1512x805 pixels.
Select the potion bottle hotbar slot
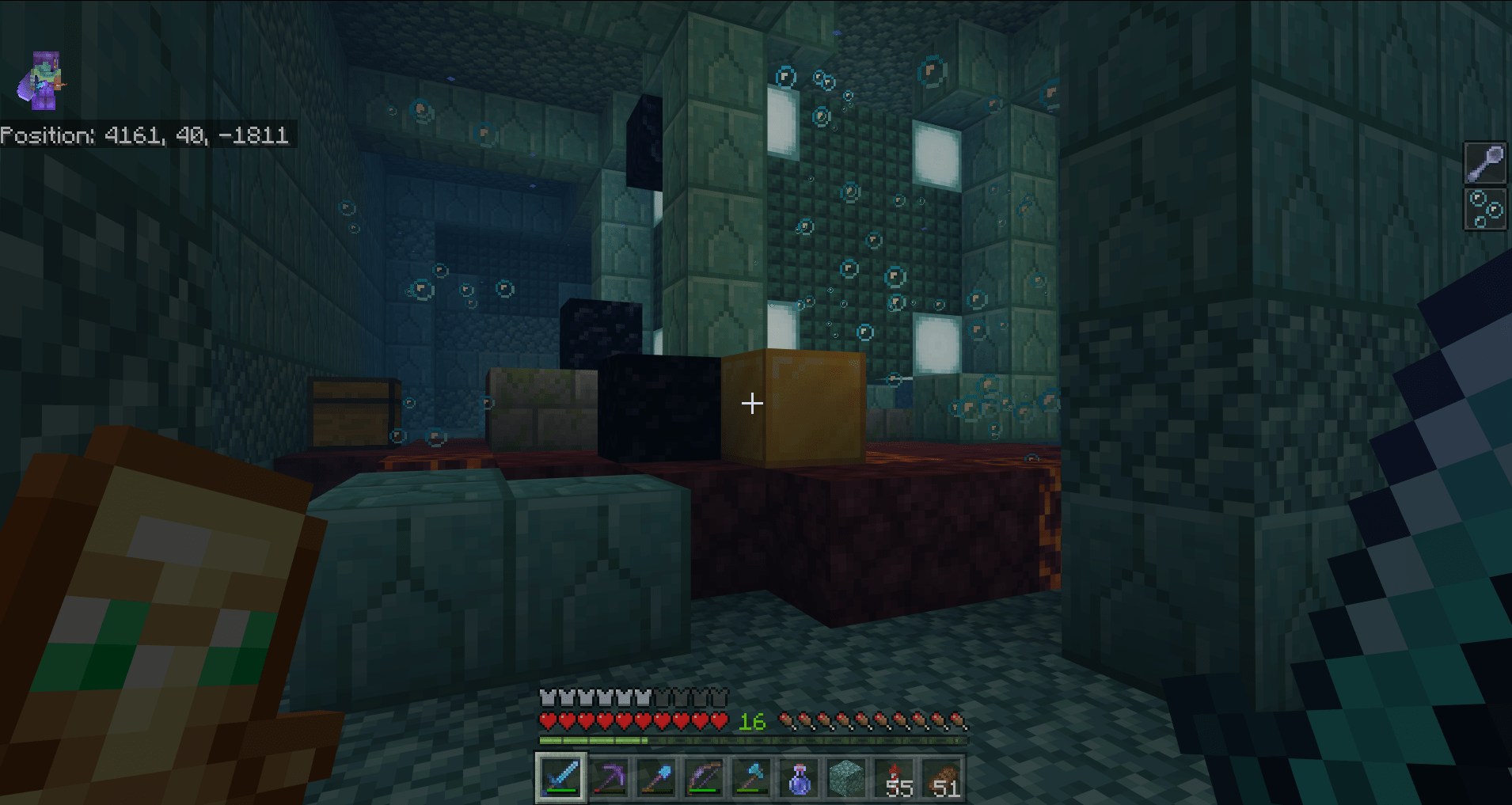tap(800, 777)
